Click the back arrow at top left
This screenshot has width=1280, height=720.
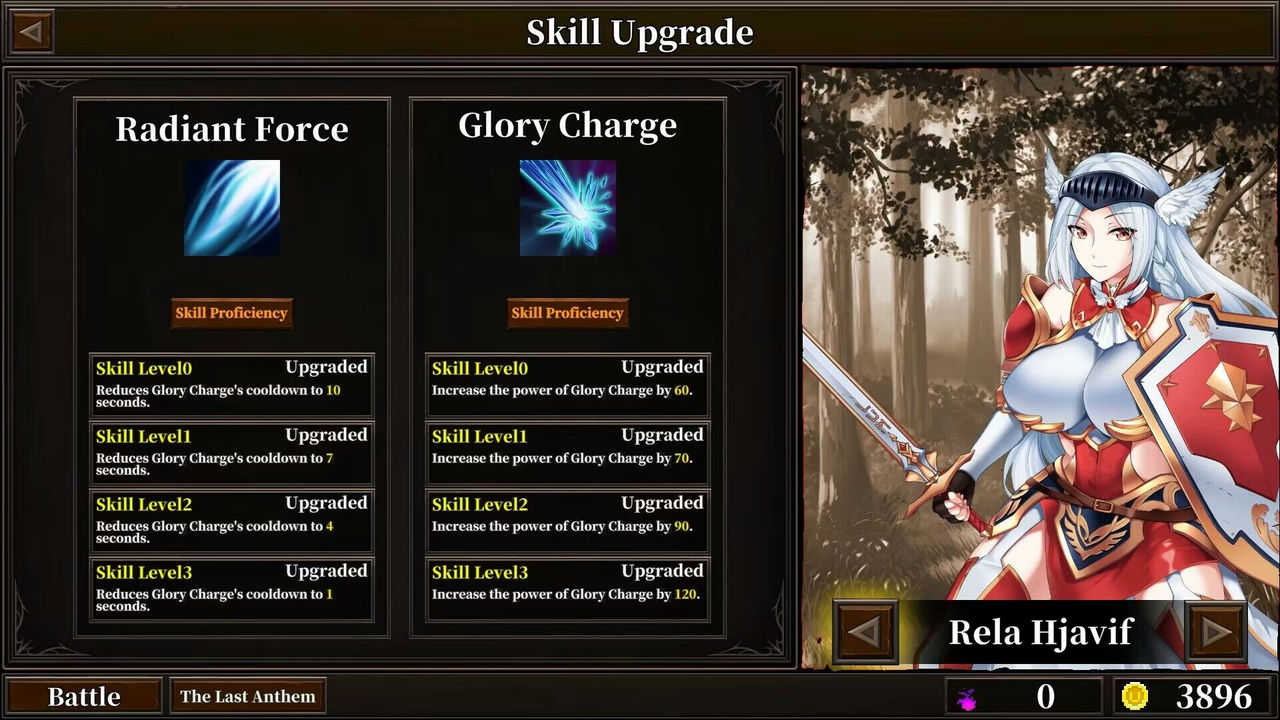pyautogui.click(x=30, y=31)
